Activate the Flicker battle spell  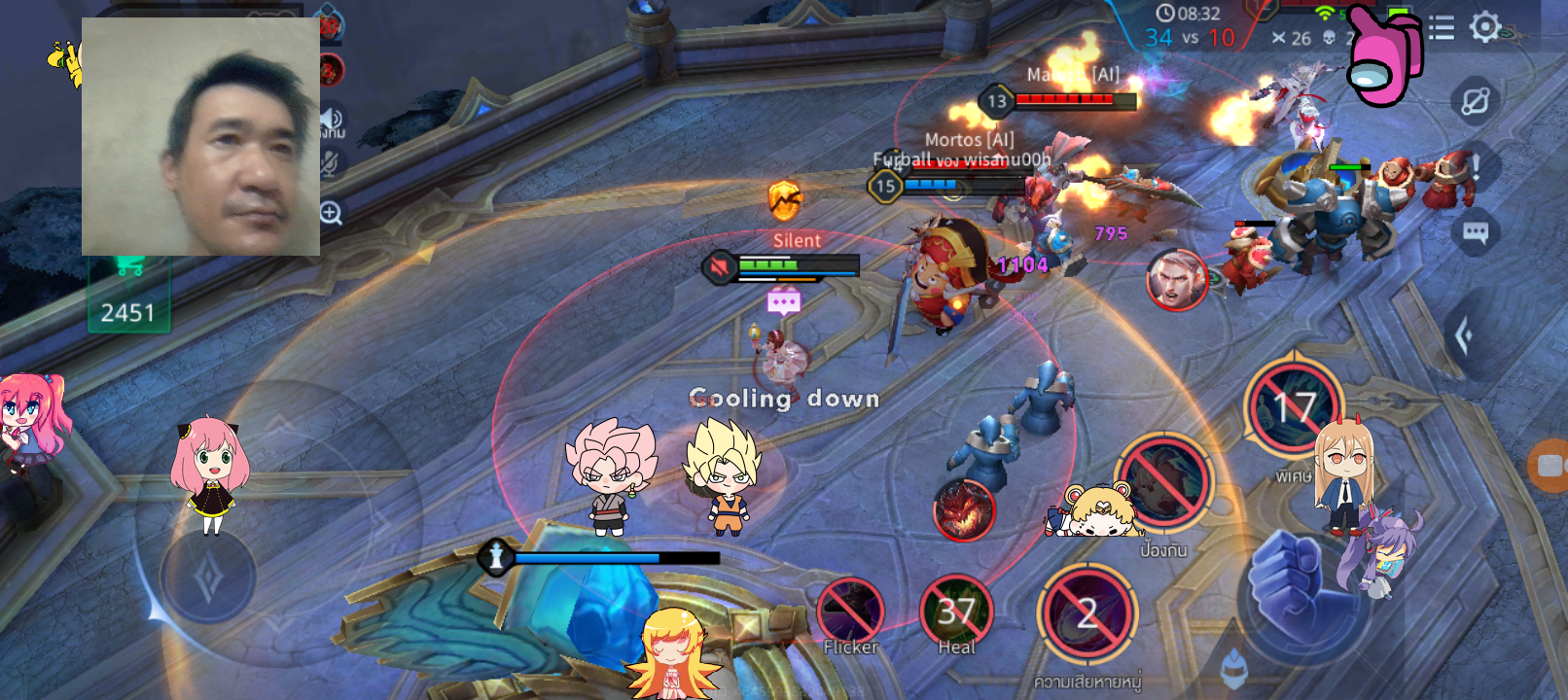point(850,611)
